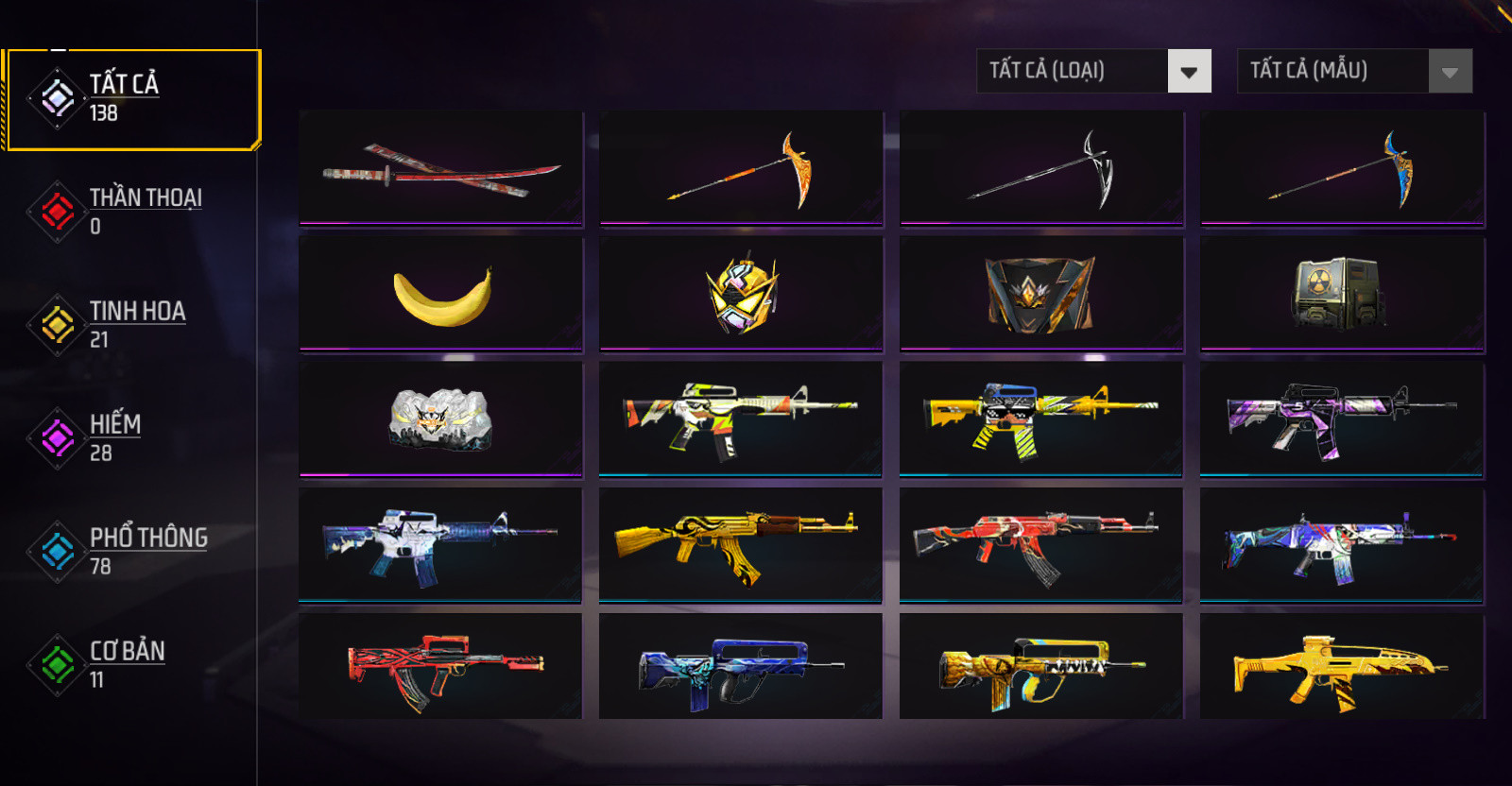Choose the white rocky gloo wall skin
The image size is (1512, 786).
coord(441,419)
